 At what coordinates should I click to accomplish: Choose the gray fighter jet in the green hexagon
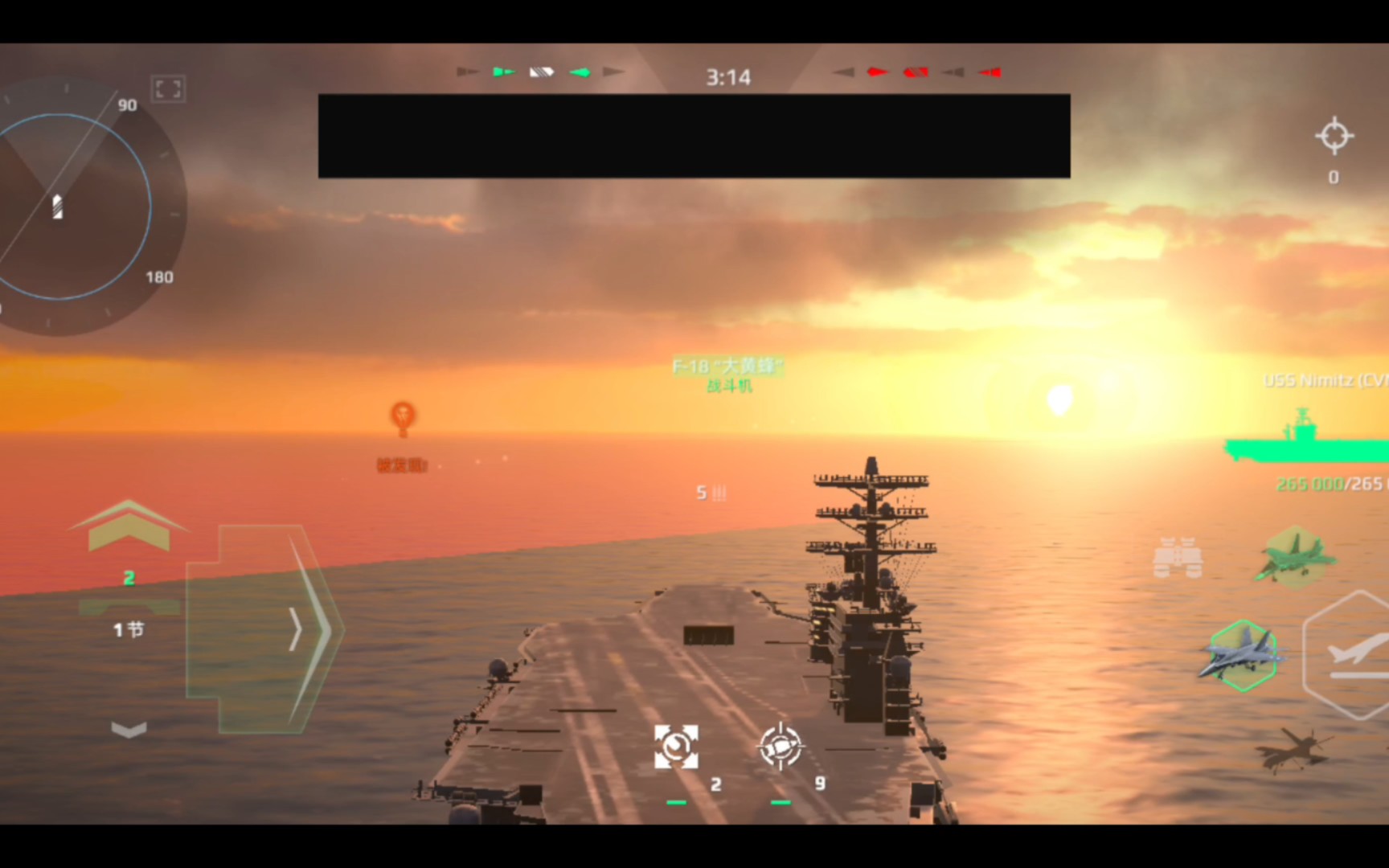pos(1242,654)
